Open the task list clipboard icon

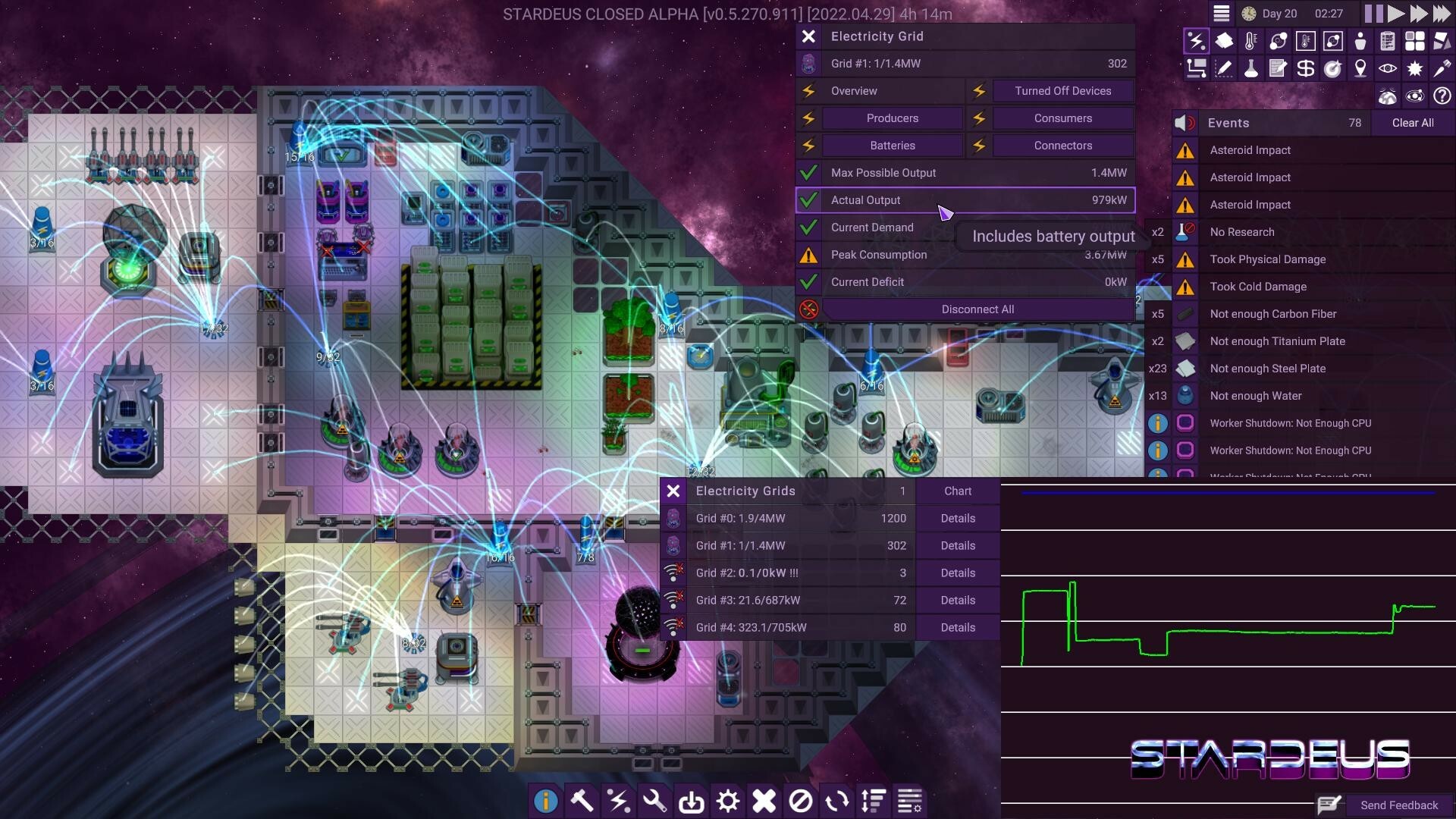point(1388,40)
